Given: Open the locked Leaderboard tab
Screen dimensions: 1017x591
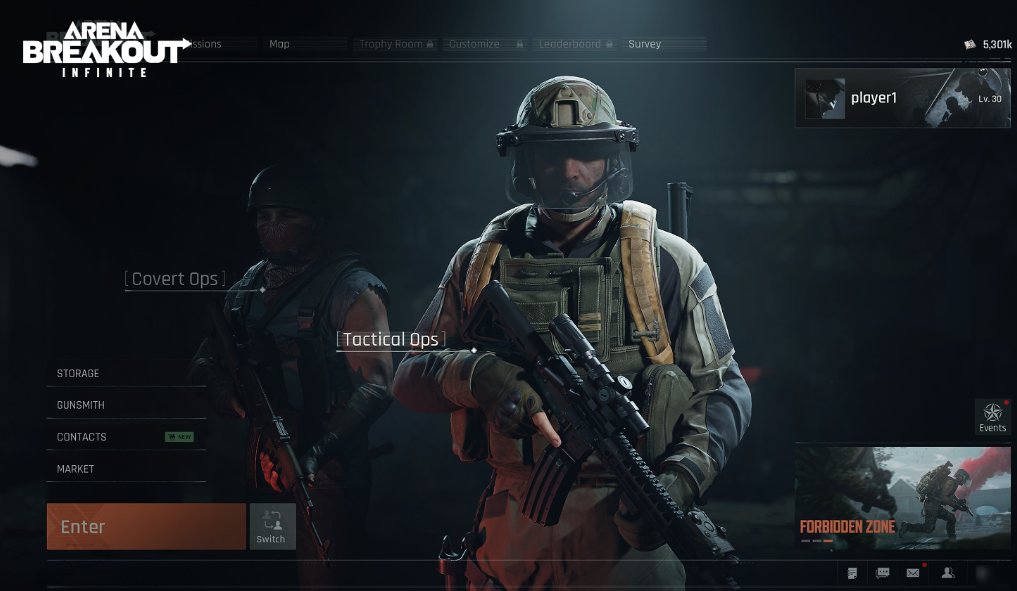Looking at the screenshot, I should pyautogui.click(x=575, y=44).
